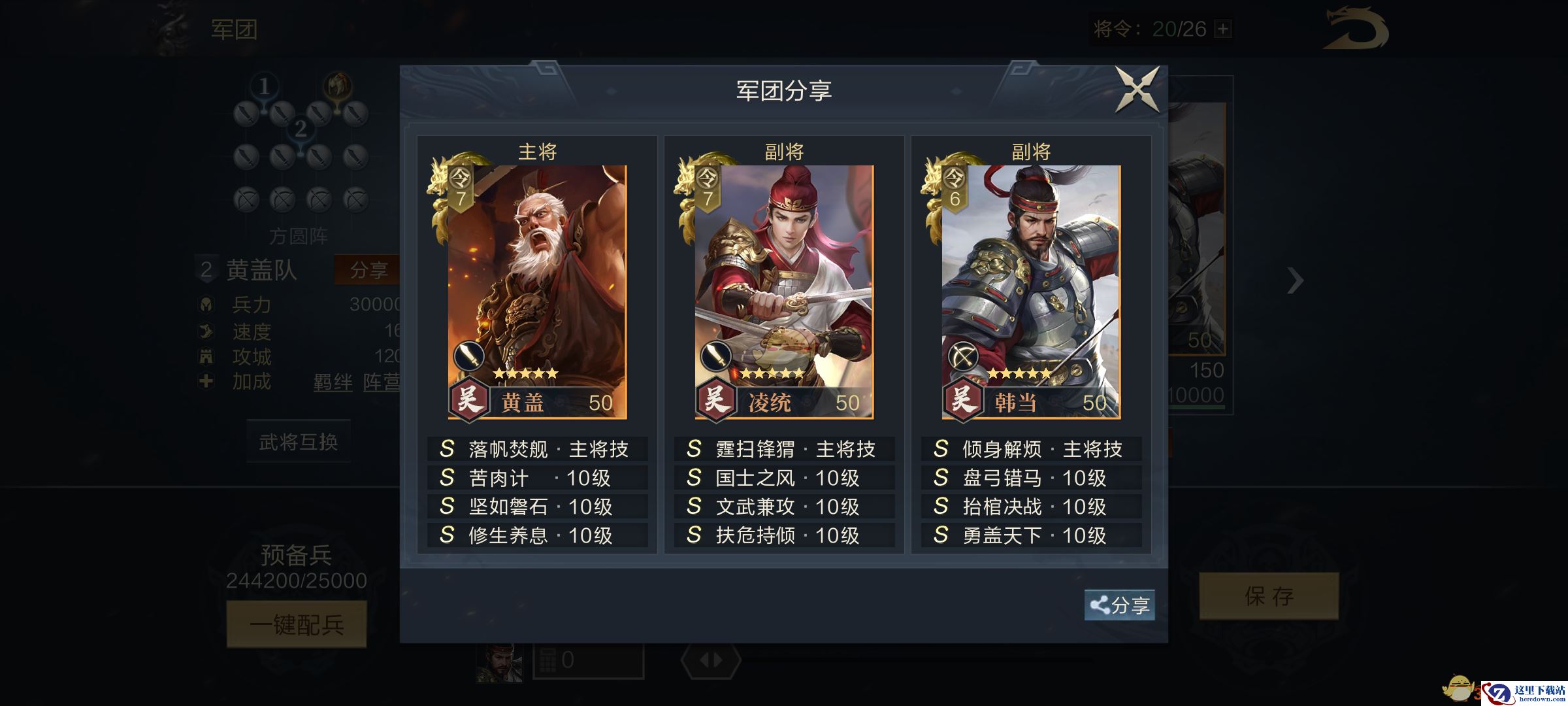Viewport: 1568px width, 706px height.
Task: Click the 分享 button with share icon
Action: pos(1120,605)
